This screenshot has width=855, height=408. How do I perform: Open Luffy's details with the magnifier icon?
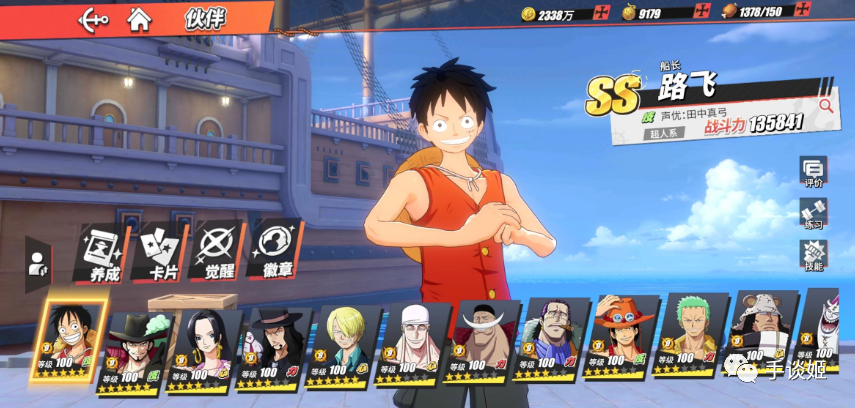point(825,104)
